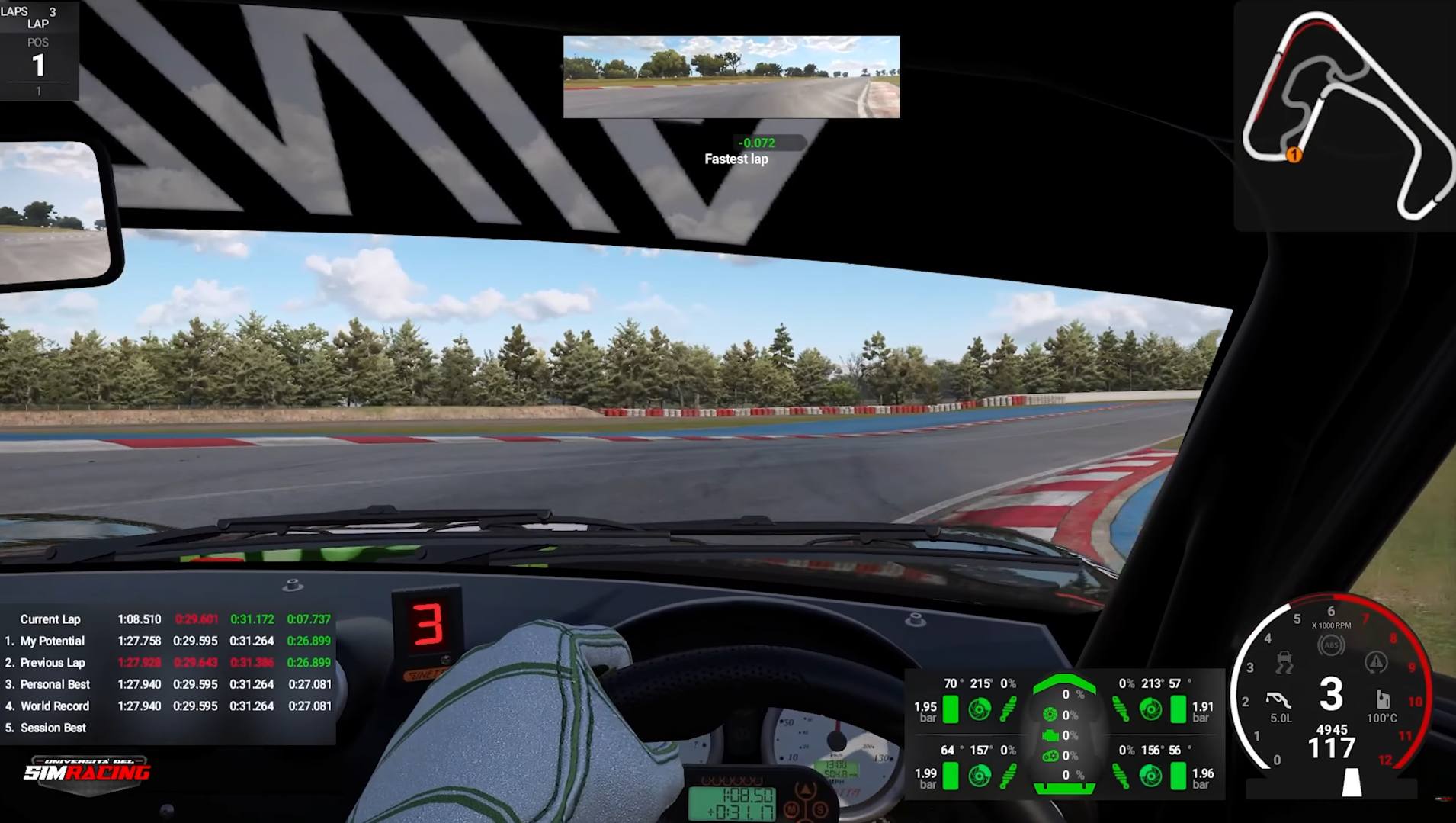Screen dimensions: 1456x823
Task: Click the rear-right suspension damper icon
Action: click(1121, 774)
